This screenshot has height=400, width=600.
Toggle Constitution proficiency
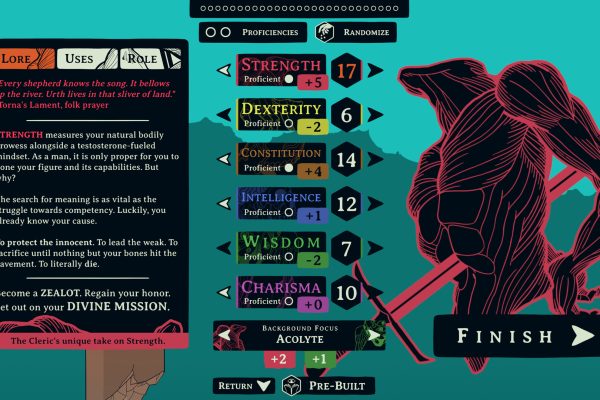coord(288,167)
